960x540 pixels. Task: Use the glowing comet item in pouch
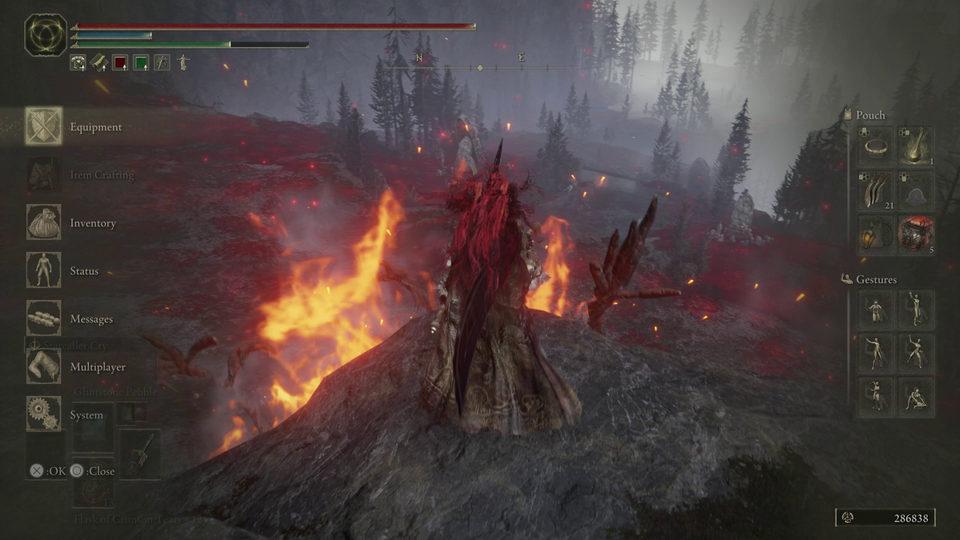pyautogui.click(x=916, y=146)
